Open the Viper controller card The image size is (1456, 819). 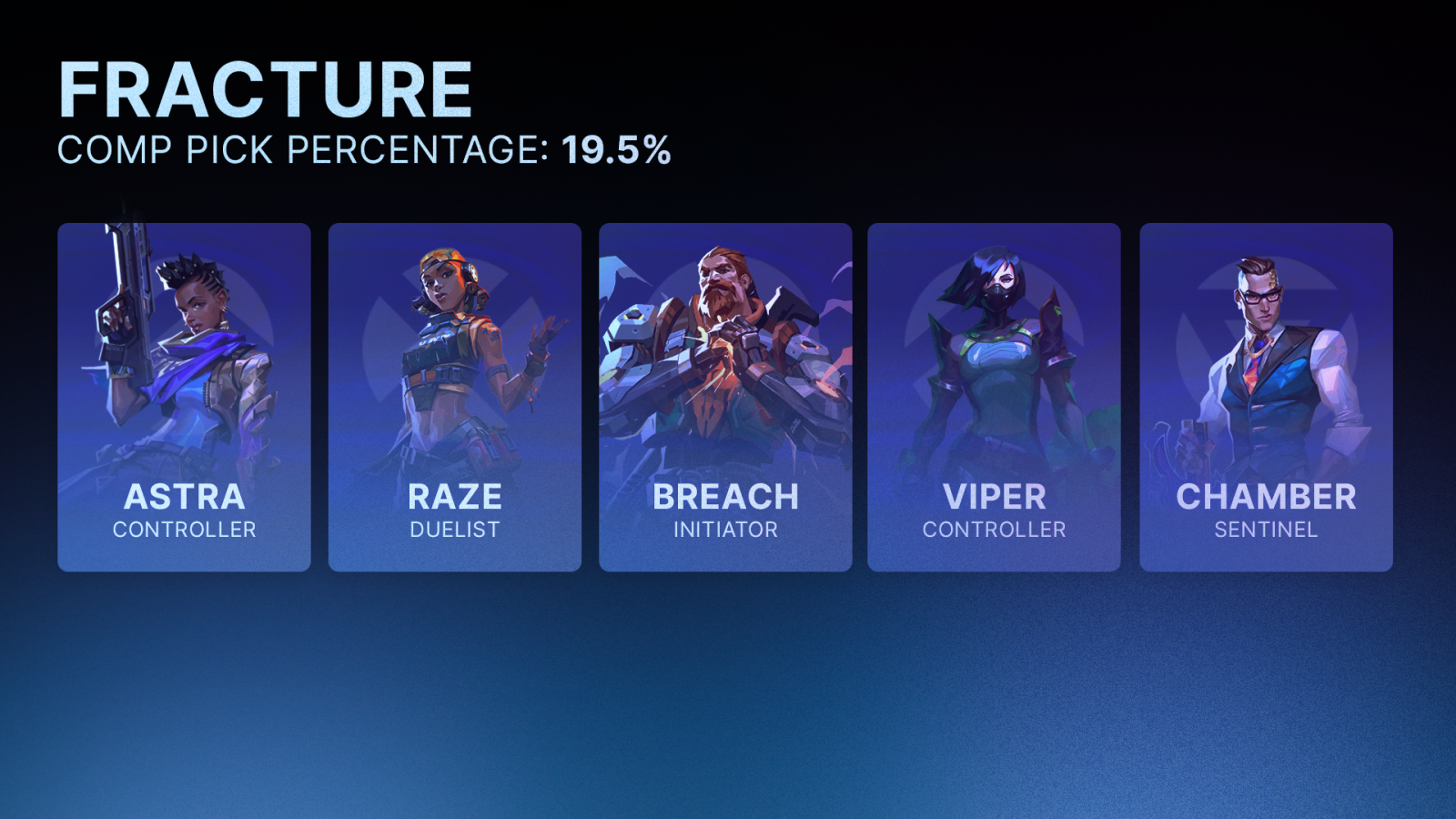click(x=994, y=398)
